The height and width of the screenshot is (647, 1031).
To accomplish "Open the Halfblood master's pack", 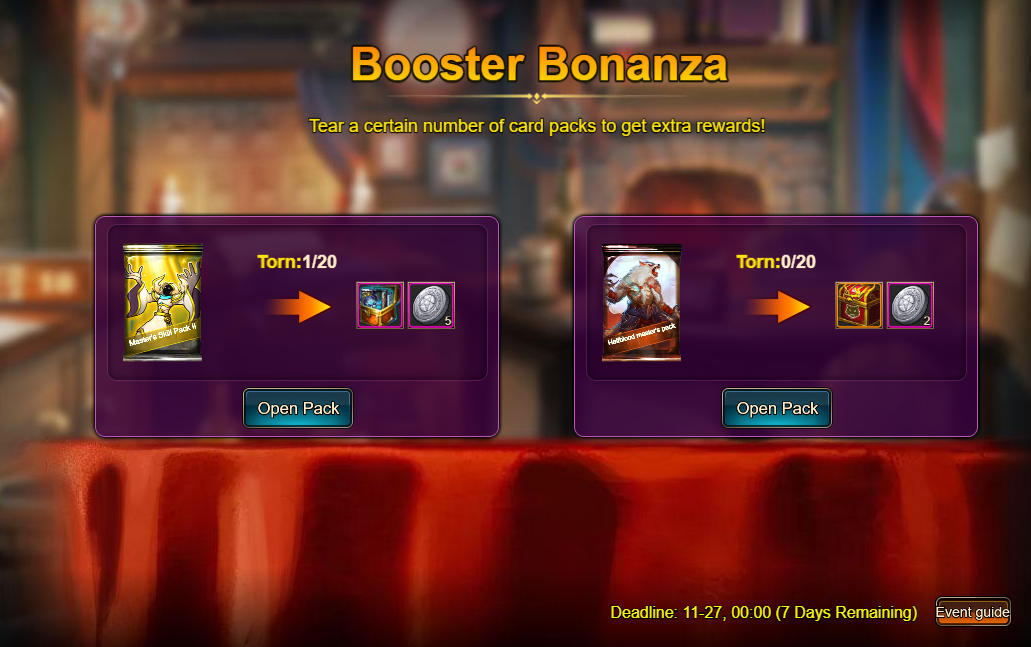I will (777, 408).
